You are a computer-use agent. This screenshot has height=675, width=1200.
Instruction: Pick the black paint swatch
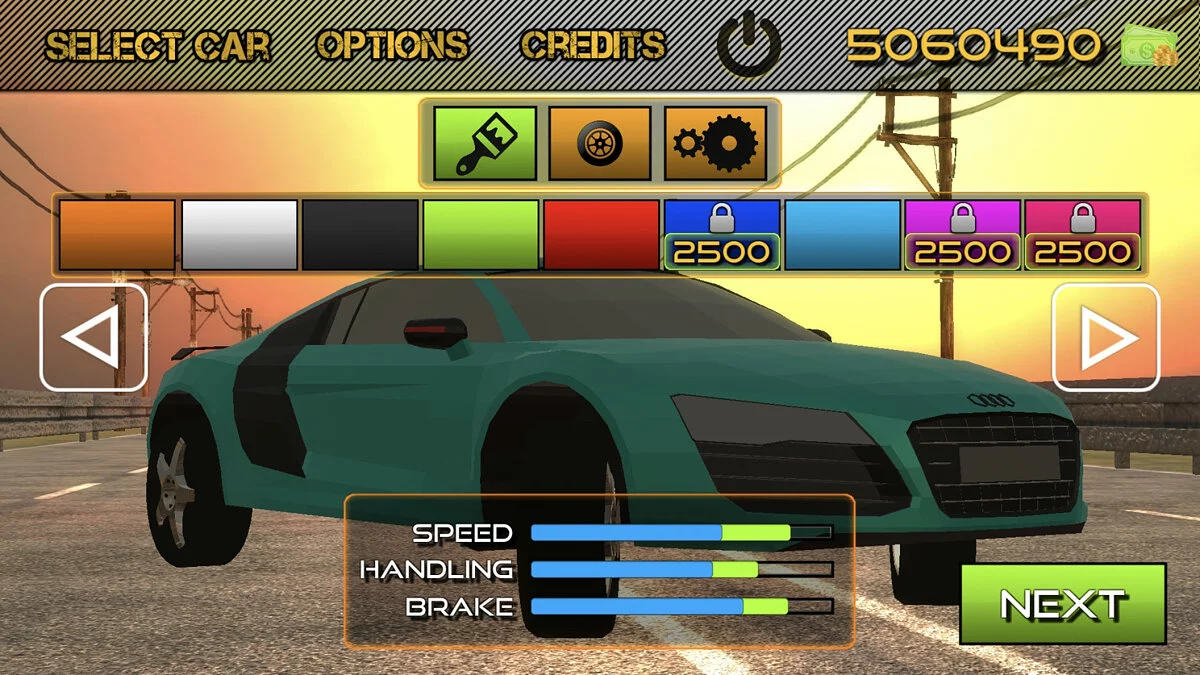[360, 235]
